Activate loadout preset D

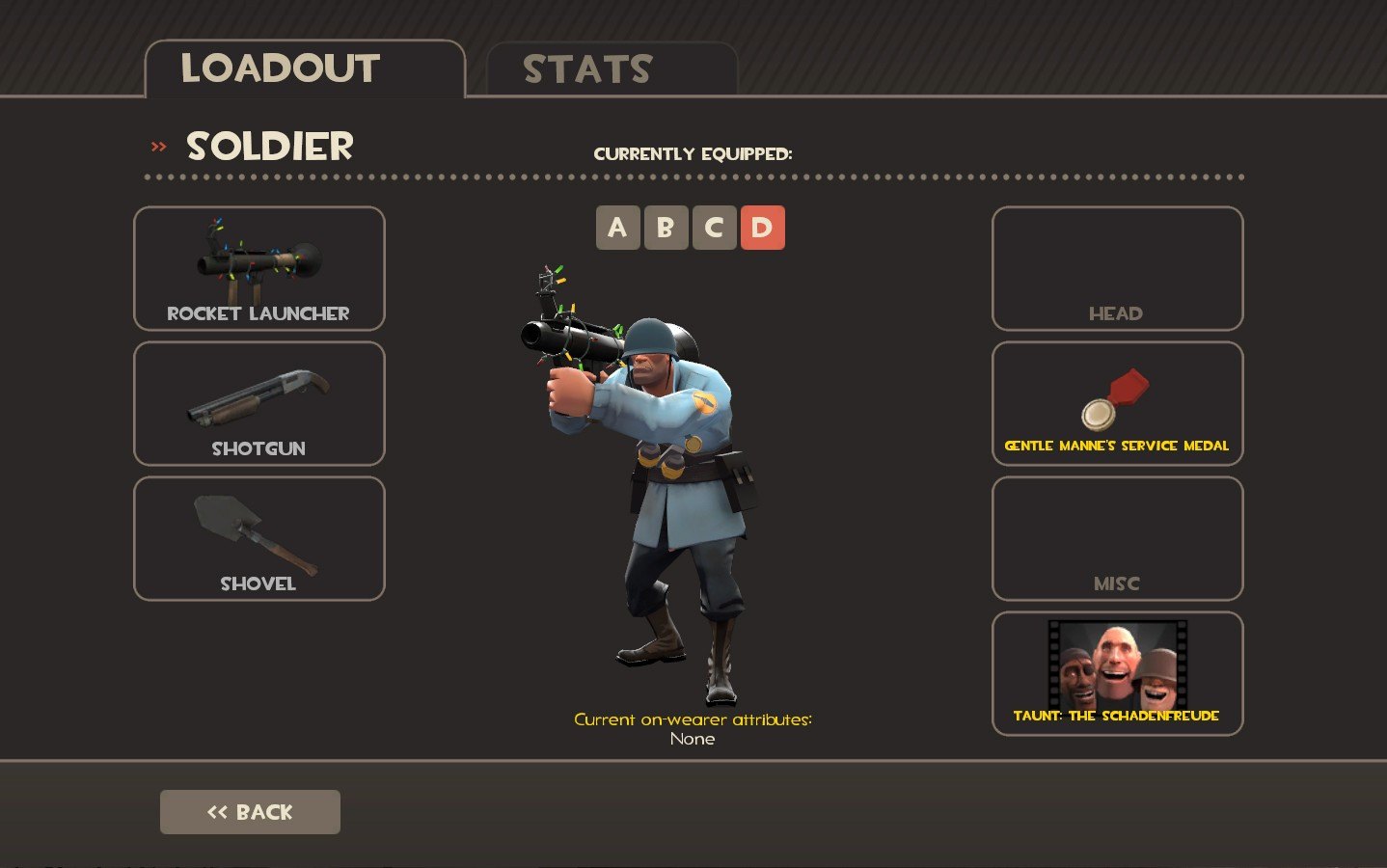[x=762, y=228]
